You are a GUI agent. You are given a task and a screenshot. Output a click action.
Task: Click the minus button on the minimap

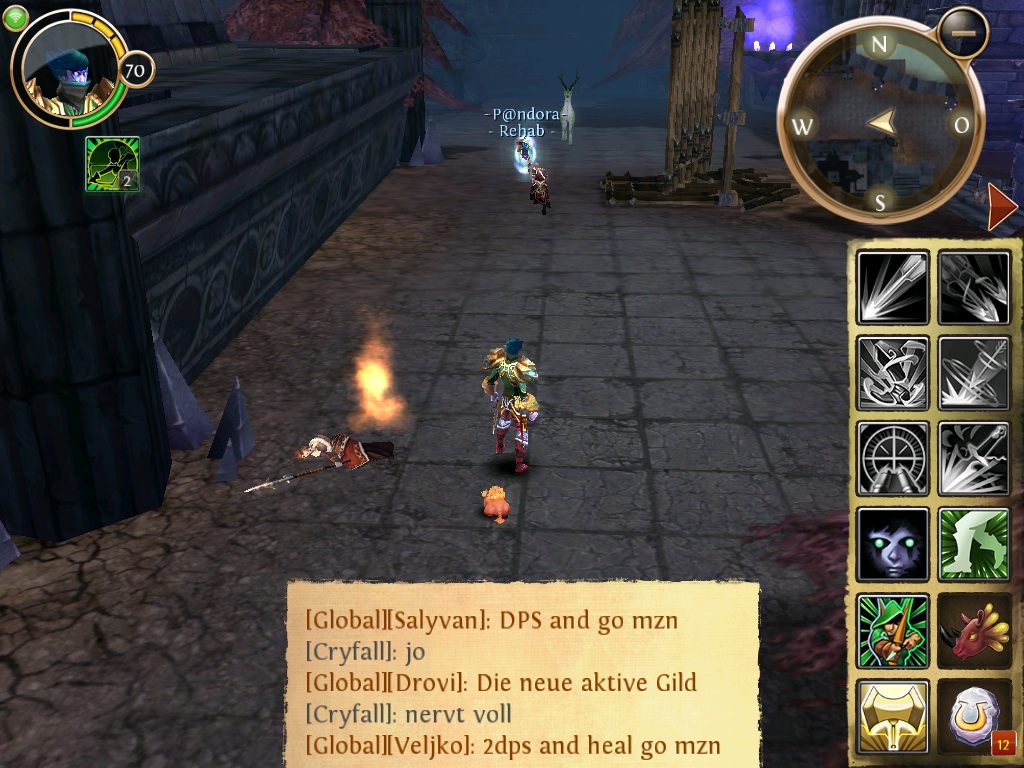963,32
